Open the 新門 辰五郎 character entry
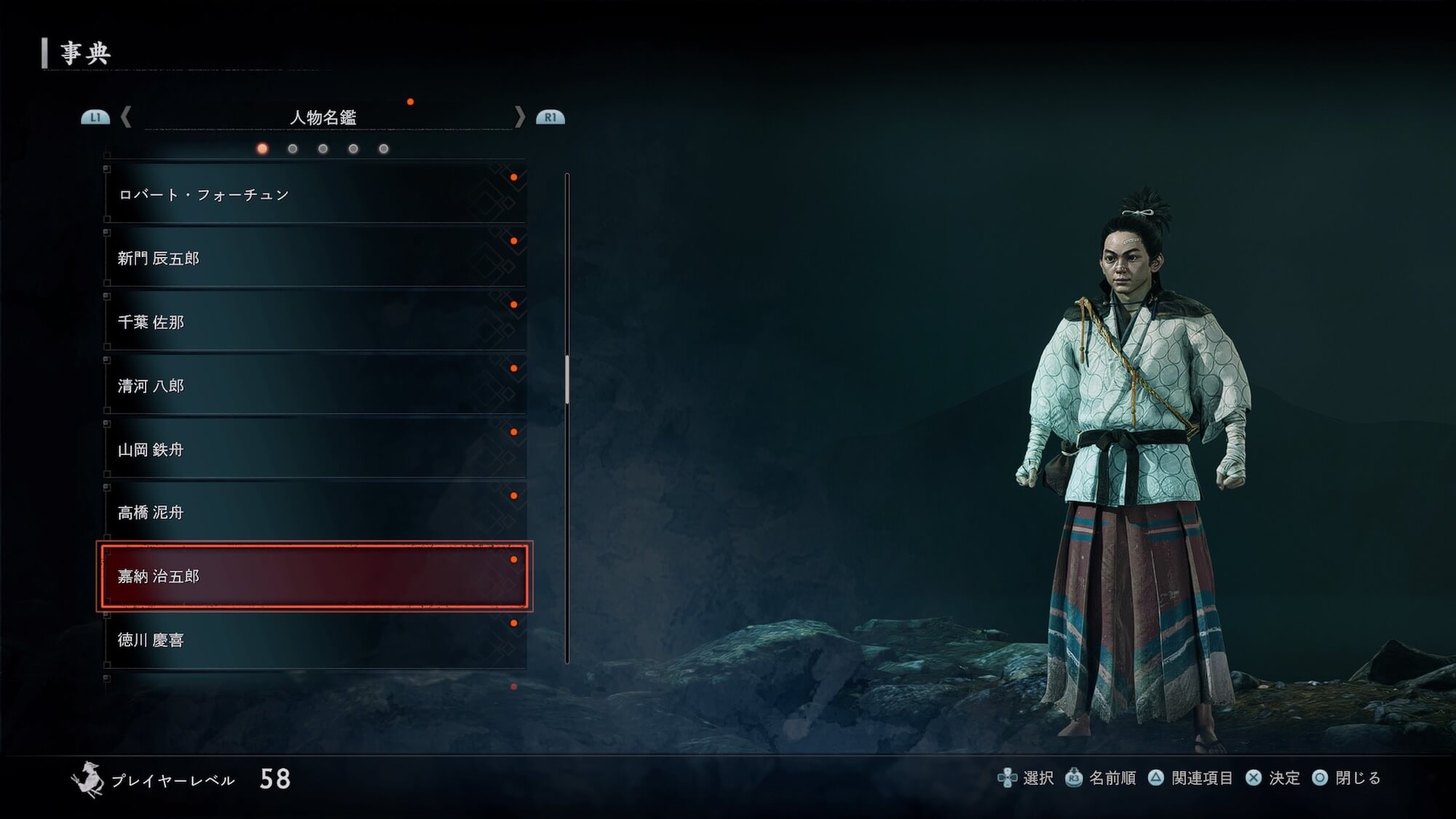 pyautogui.click(x=314, y=258)
